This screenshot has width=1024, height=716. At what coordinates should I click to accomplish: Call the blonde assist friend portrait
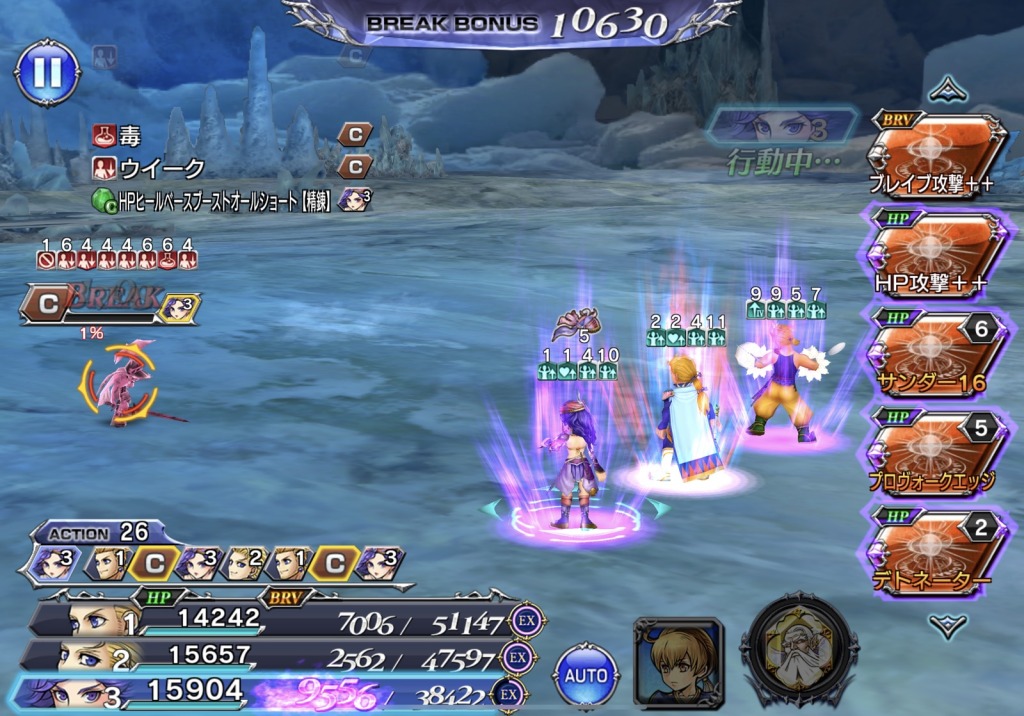[679, 663]
